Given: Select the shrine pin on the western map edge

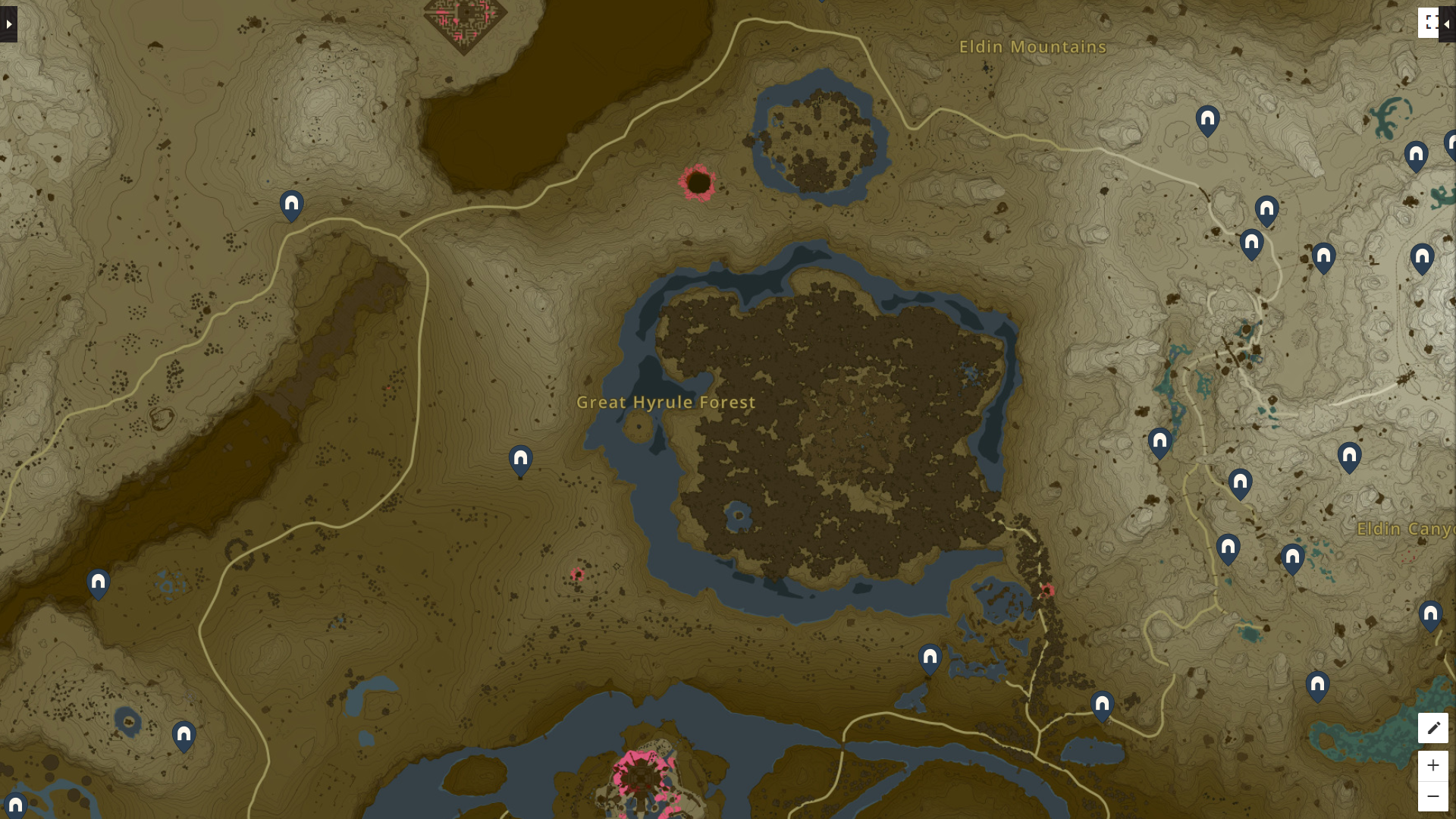Looking at the screenshot, I should (x=97, y=582).
